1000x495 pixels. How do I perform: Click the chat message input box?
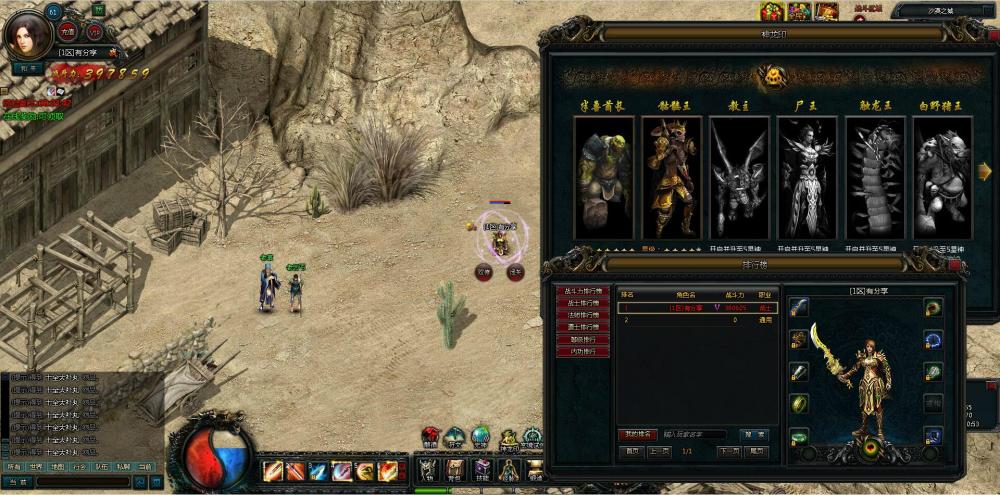click(85, 482)
